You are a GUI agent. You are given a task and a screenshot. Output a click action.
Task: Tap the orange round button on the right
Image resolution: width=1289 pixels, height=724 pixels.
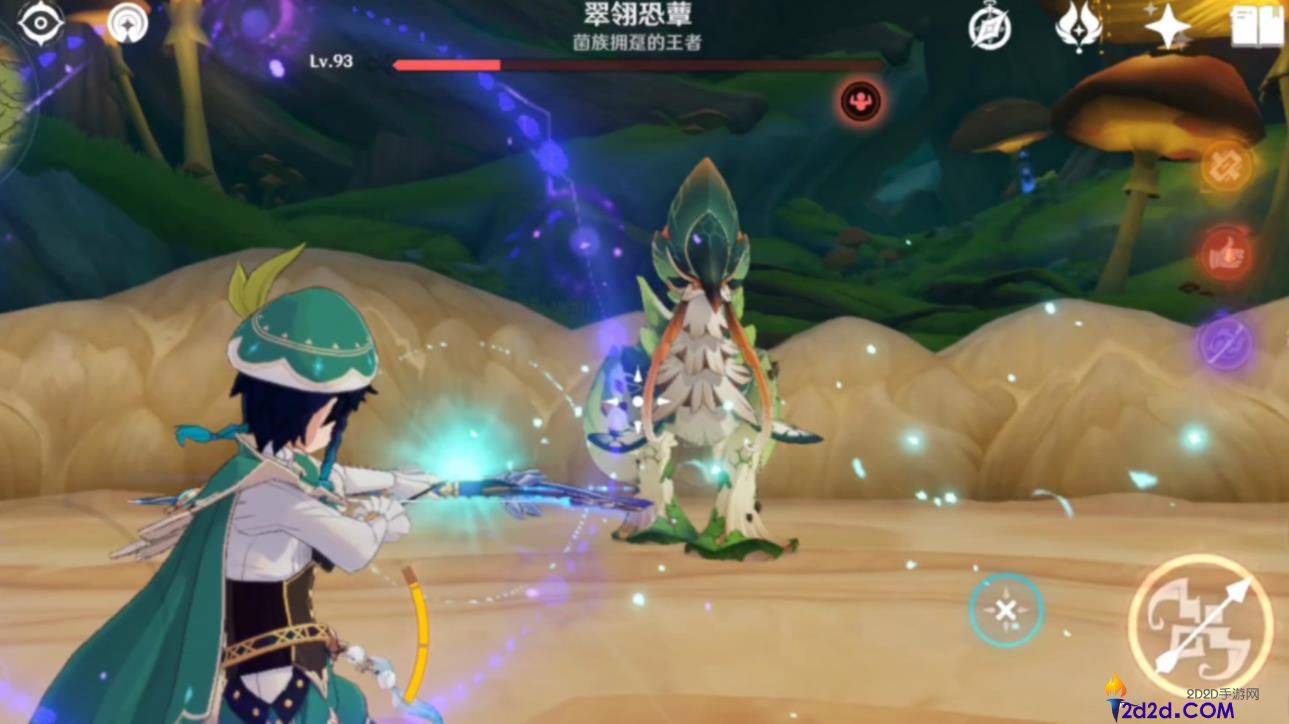pos(1225,166)
